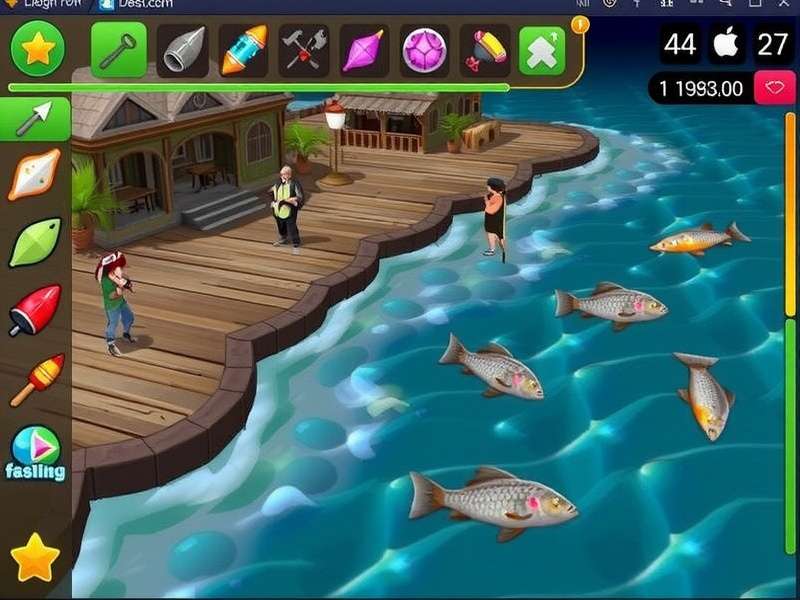Screen dimensions: 800x600
Task: Activate the round purple gem icon
Action: coord(425,50)
